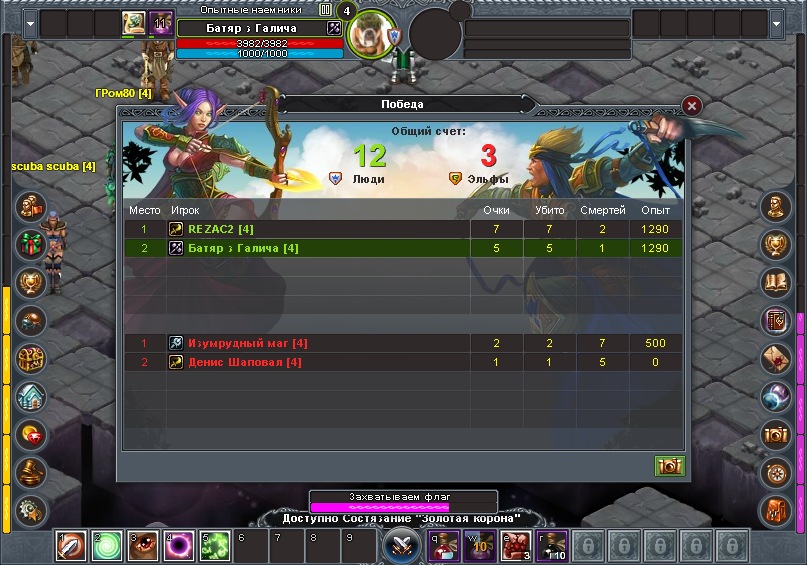Open the auction gavel icon
Screen dimensions: 807x565
[x=32, y=472]
